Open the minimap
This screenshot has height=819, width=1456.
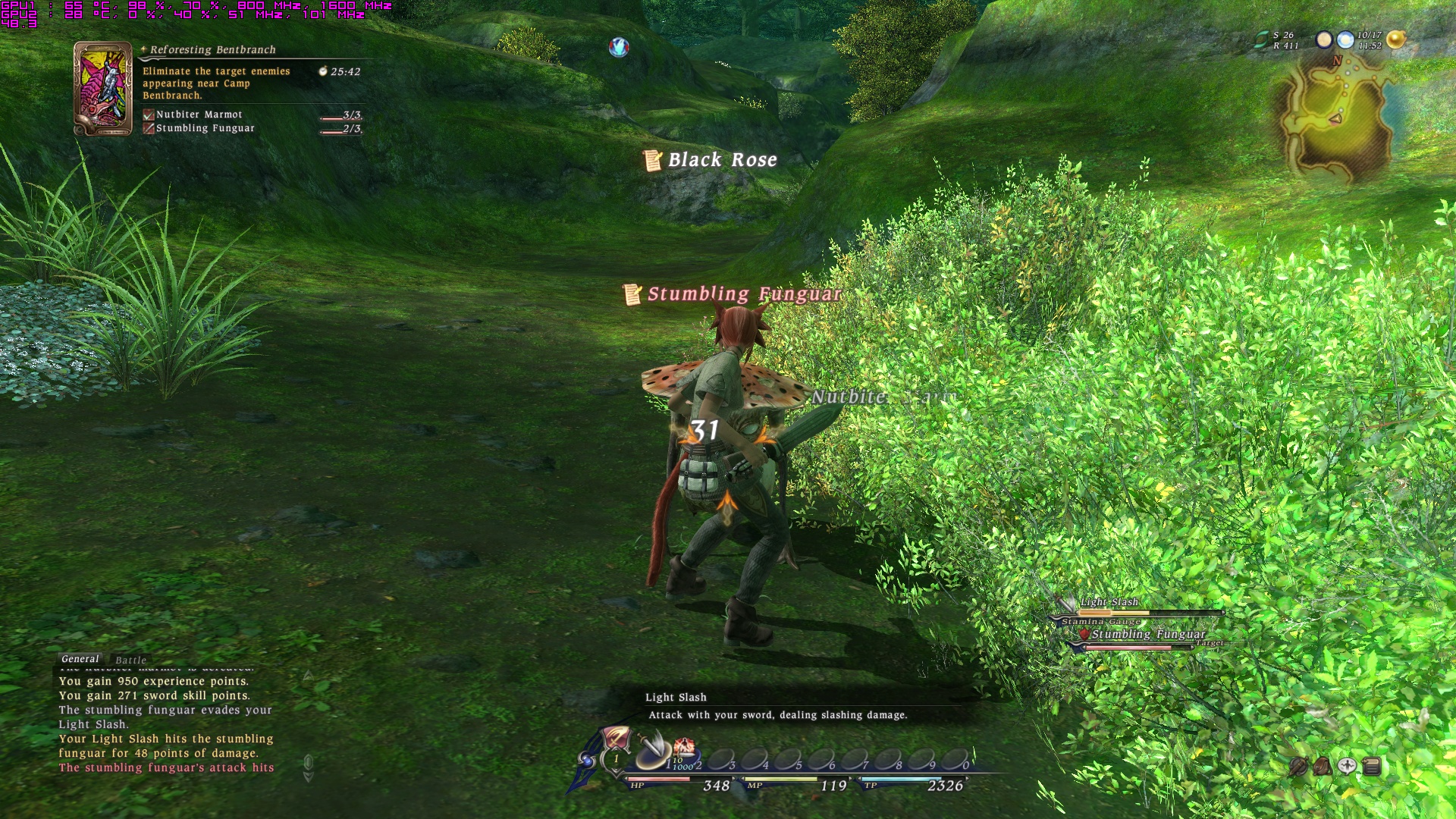1336,118
